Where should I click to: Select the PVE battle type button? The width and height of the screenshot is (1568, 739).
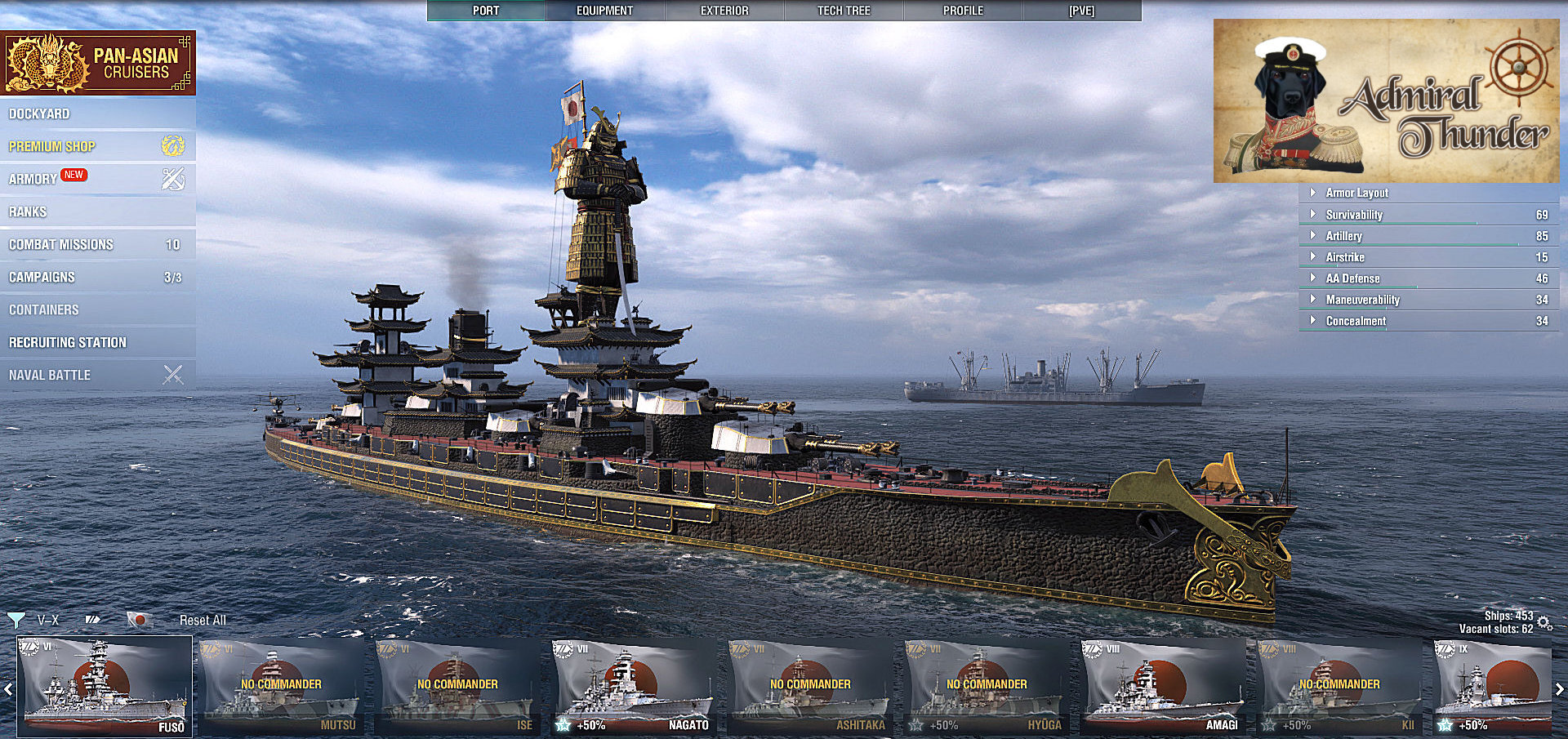(1081, 11)
